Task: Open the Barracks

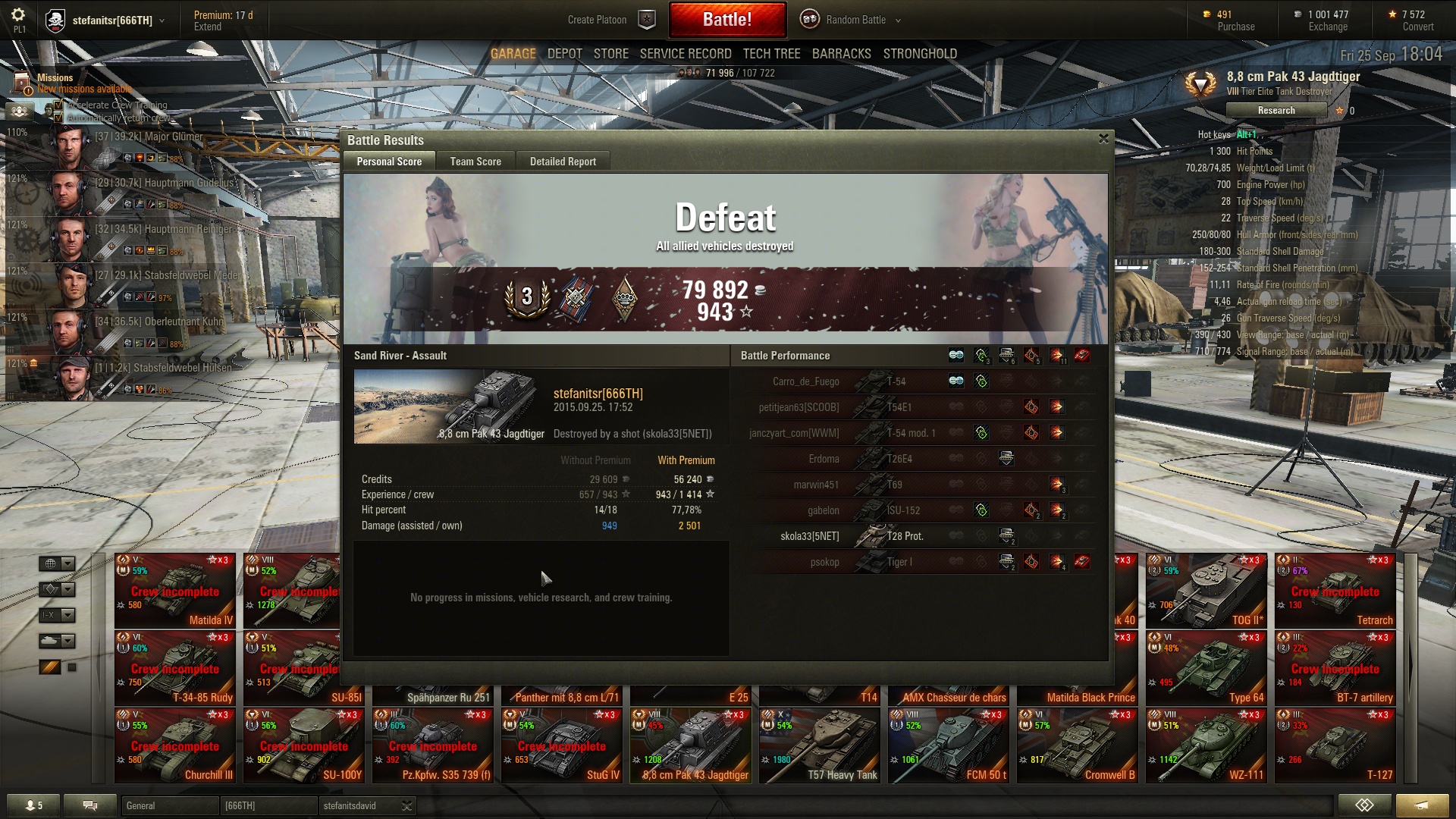Action: coord(841,54)
